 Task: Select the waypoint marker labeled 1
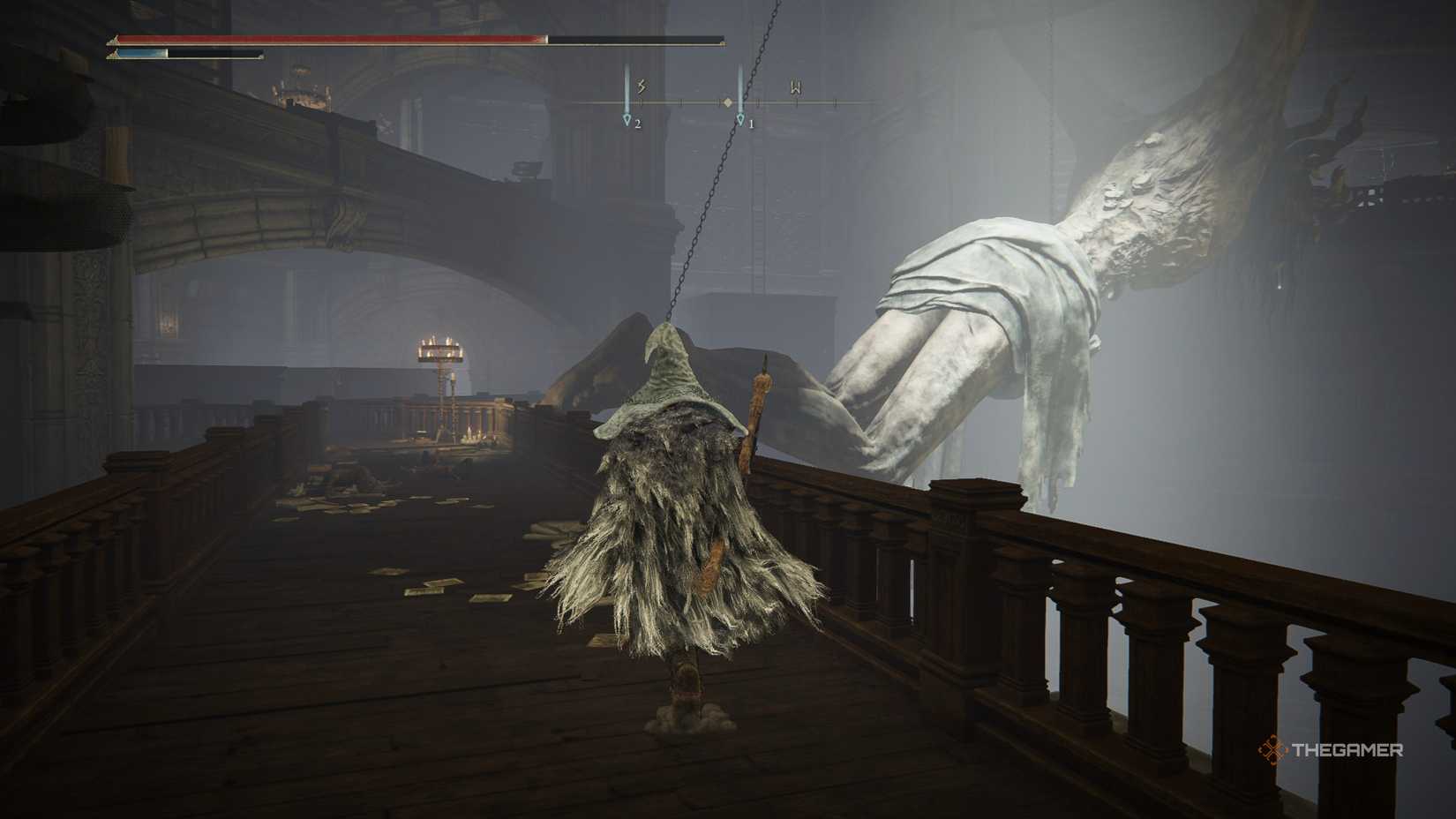coord(740,120)
